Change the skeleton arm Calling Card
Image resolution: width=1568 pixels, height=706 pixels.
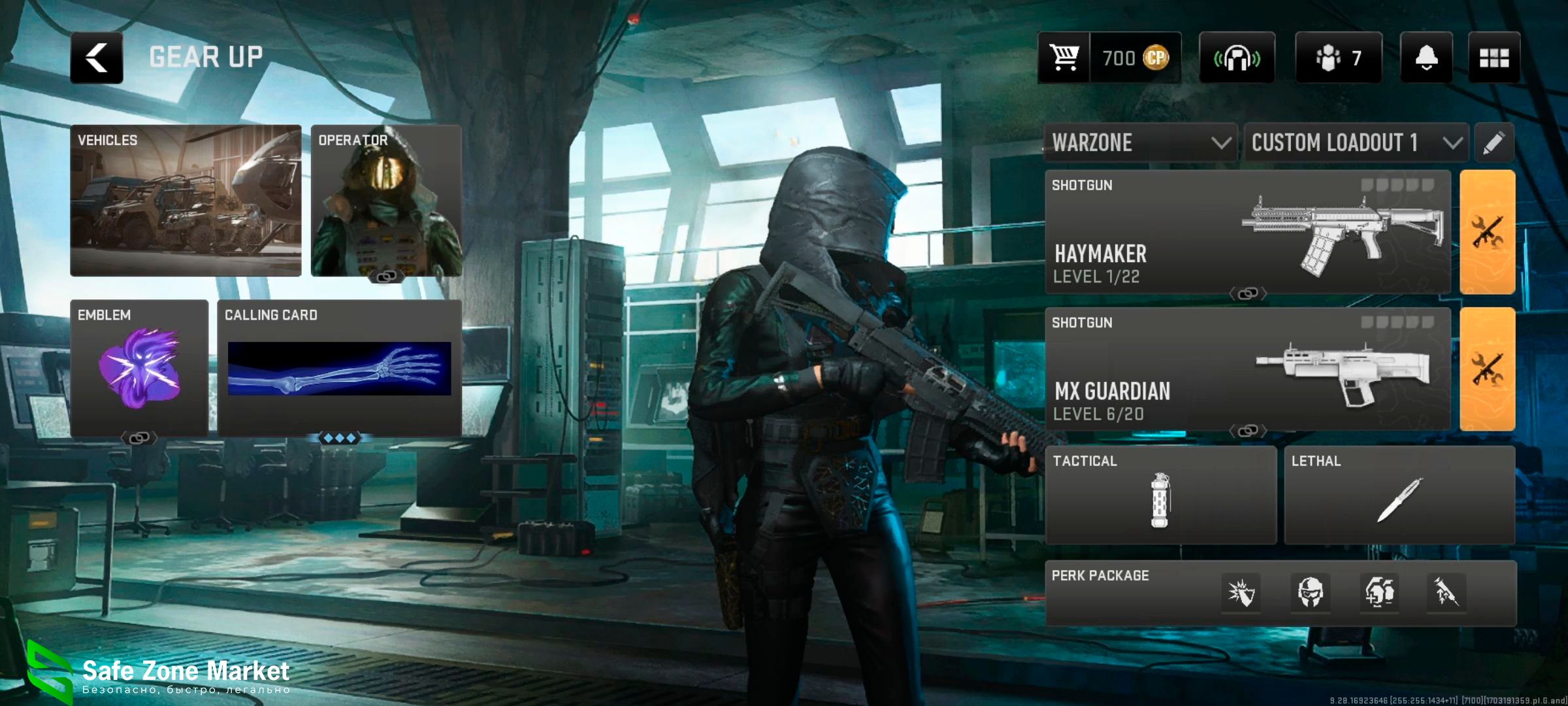pyautogui.click(x=339, y=368)
